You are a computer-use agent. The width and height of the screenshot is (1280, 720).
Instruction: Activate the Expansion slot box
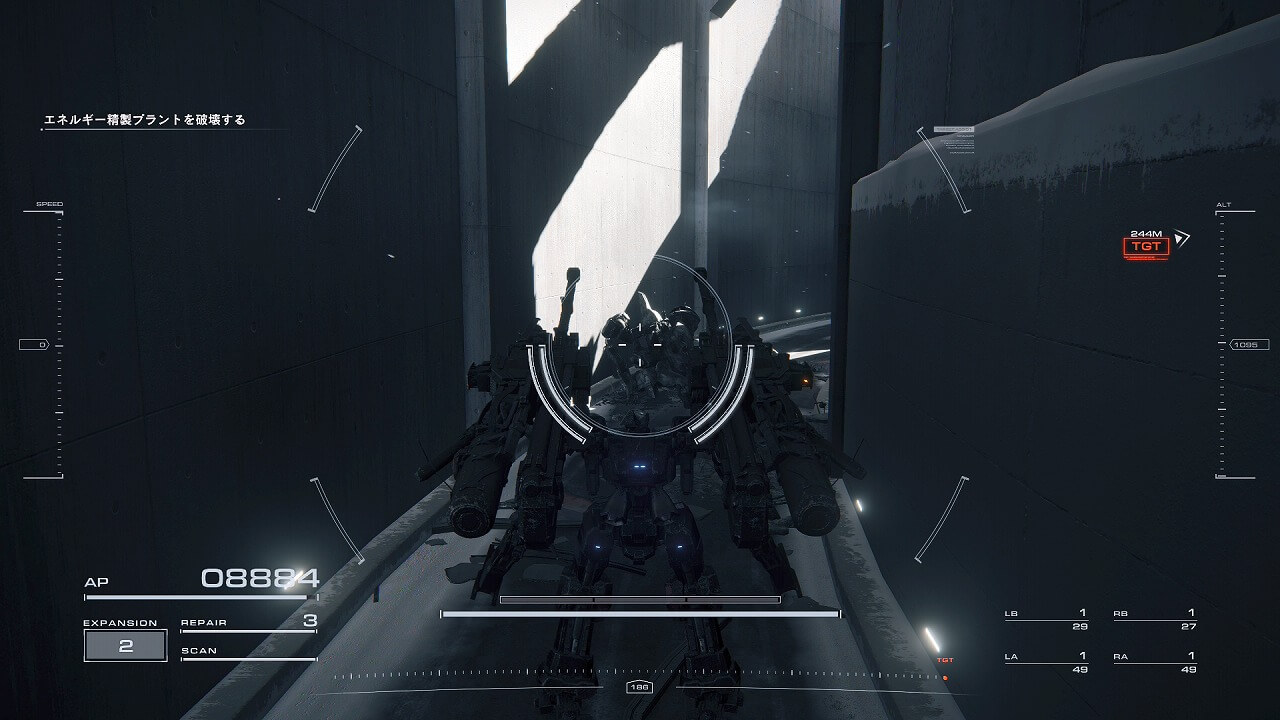pyautogui.click(x=125, y=646)
